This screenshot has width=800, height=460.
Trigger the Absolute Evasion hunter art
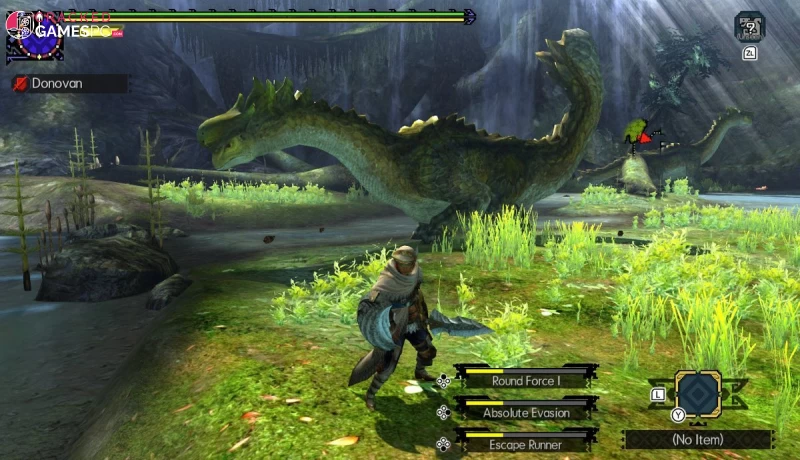pyautogui.click(x=526, y=412)
